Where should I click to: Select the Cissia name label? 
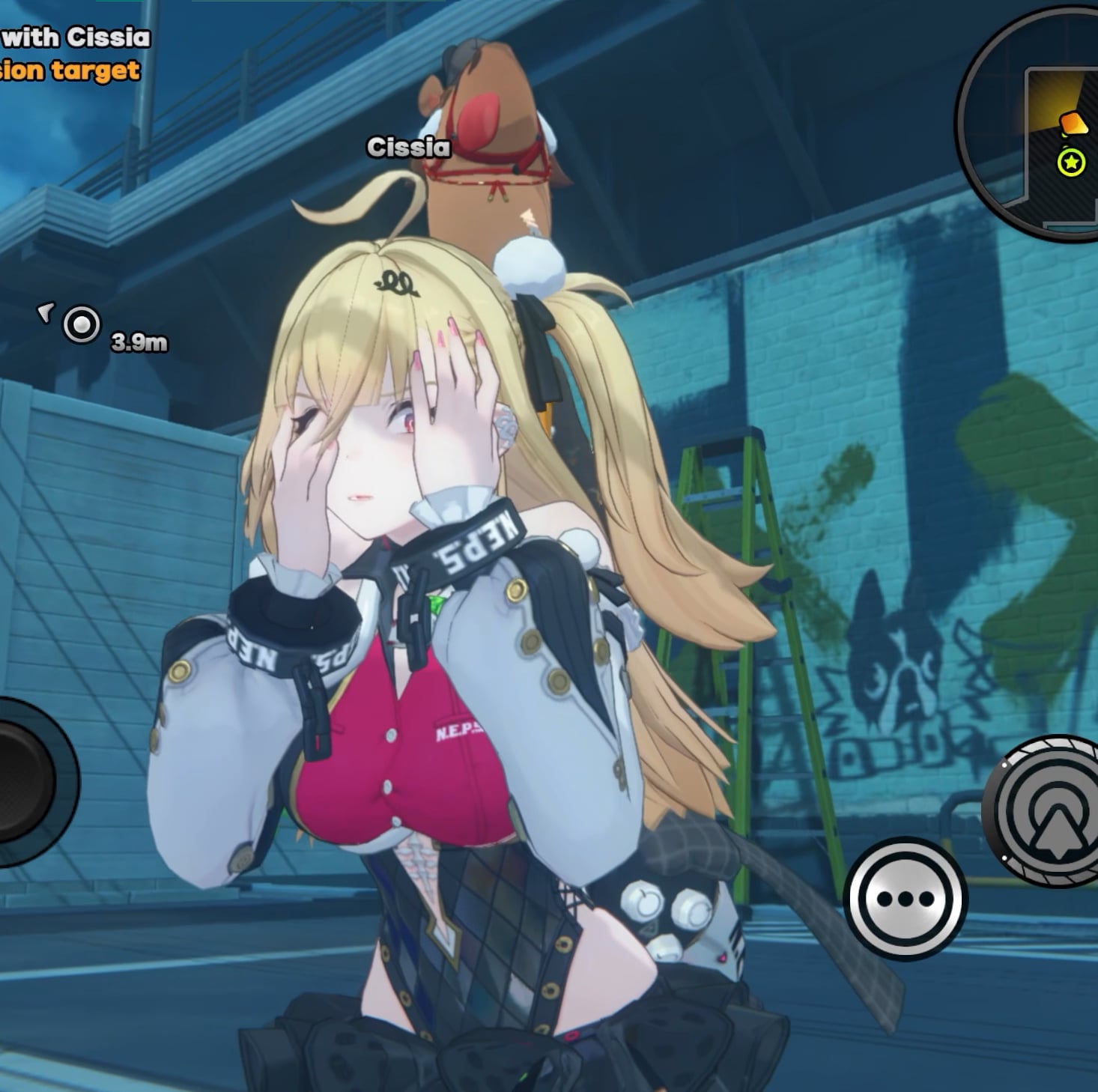pyautogui.click(x=408, y=148)
